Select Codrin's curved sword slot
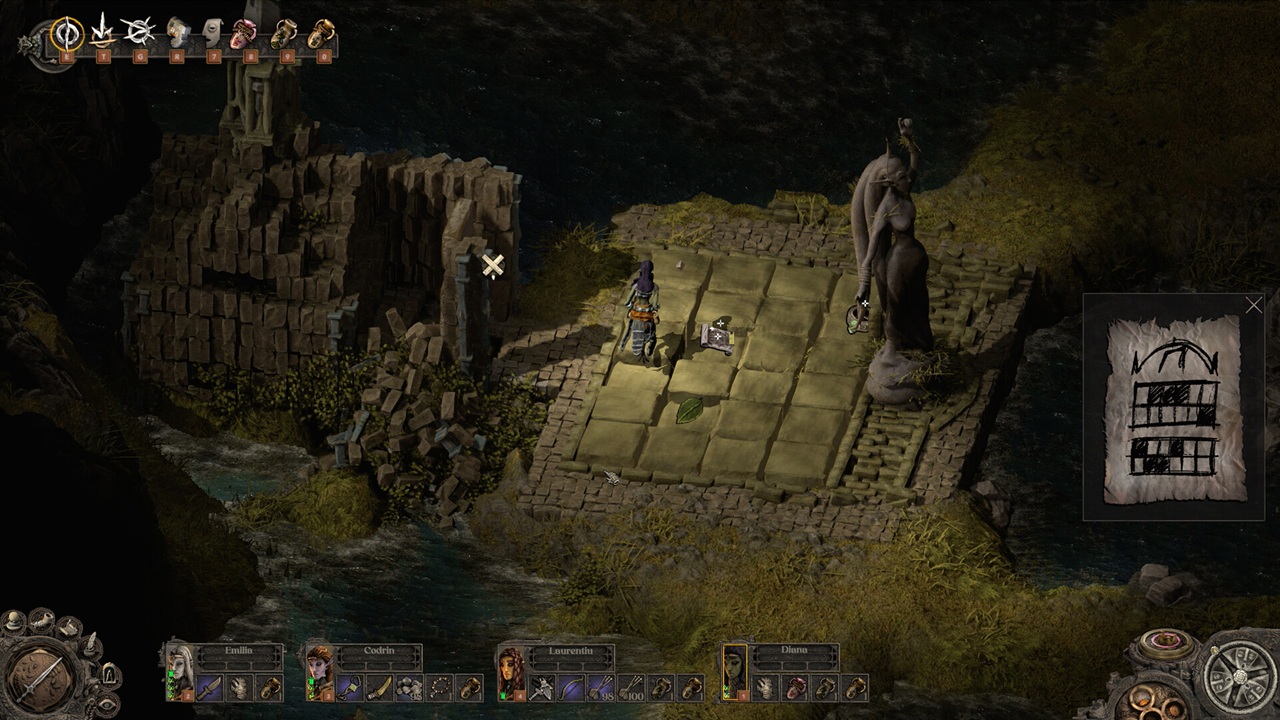The image size is (1280, 720). pyautogui.click(x=379, y=688)
